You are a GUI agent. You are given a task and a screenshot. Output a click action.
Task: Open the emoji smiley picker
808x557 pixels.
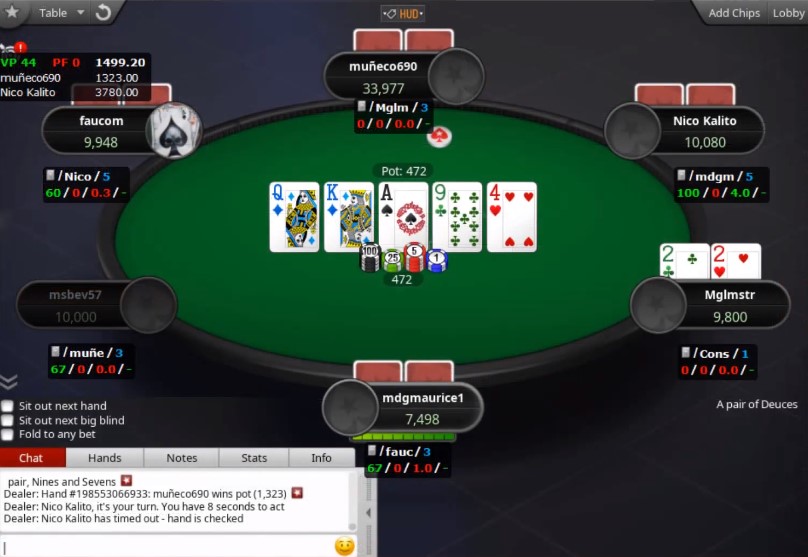[345, 546]
